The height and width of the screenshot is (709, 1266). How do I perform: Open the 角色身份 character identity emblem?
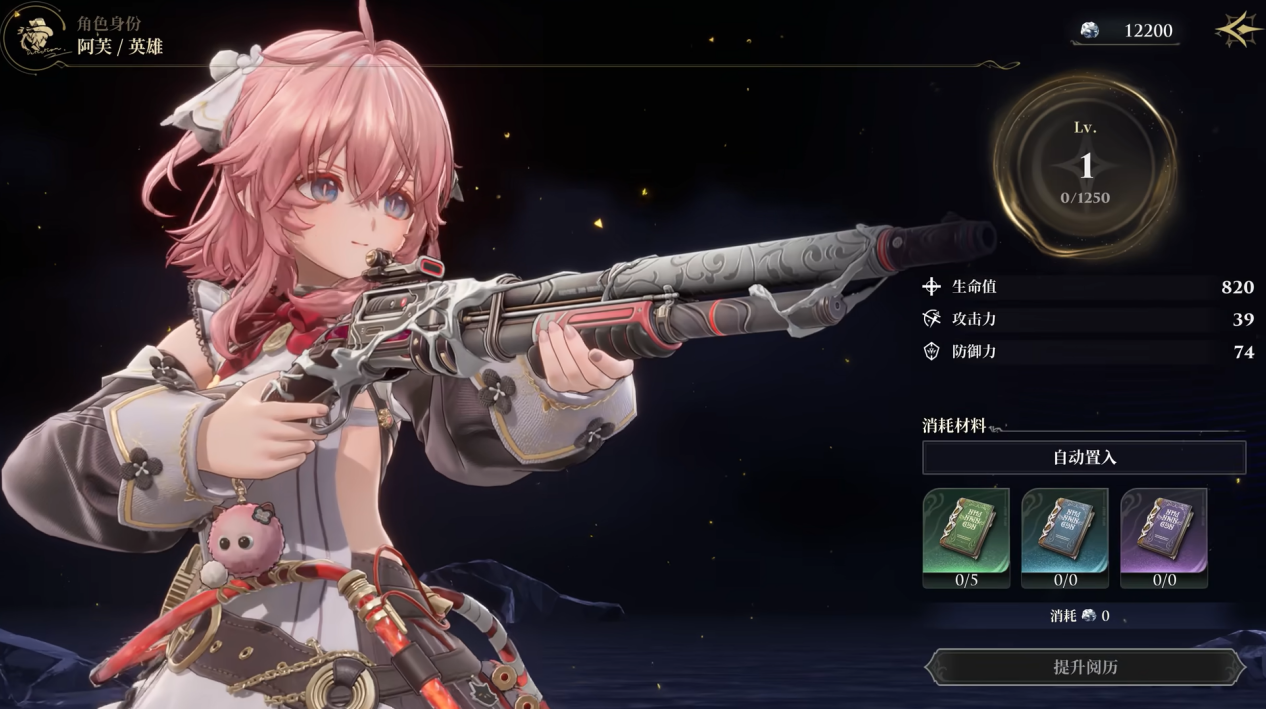35,38
